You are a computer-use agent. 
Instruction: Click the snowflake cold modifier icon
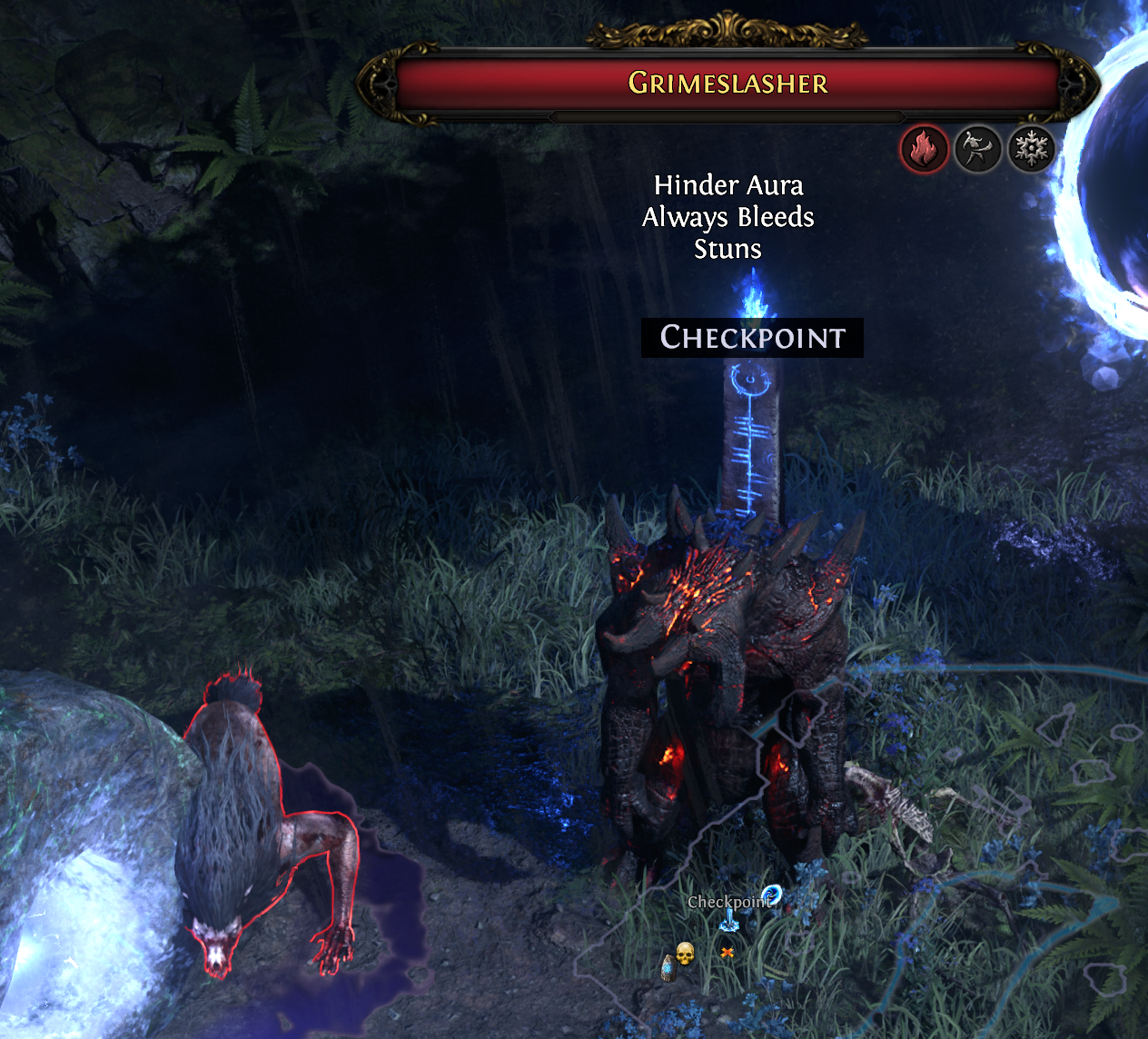(x=1031, y=148)
